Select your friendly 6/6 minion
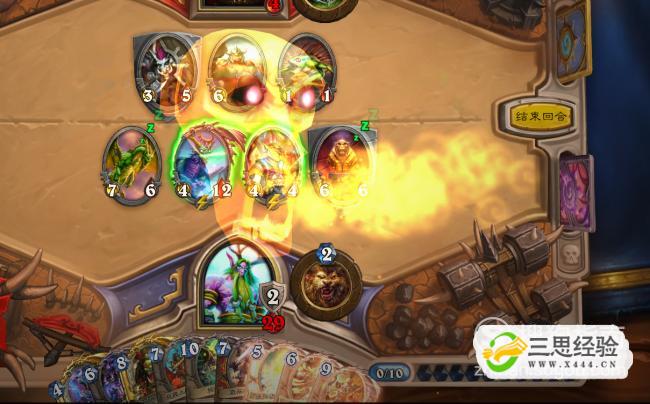The width and height of the screenshot is (650, 404). [338, 164]
